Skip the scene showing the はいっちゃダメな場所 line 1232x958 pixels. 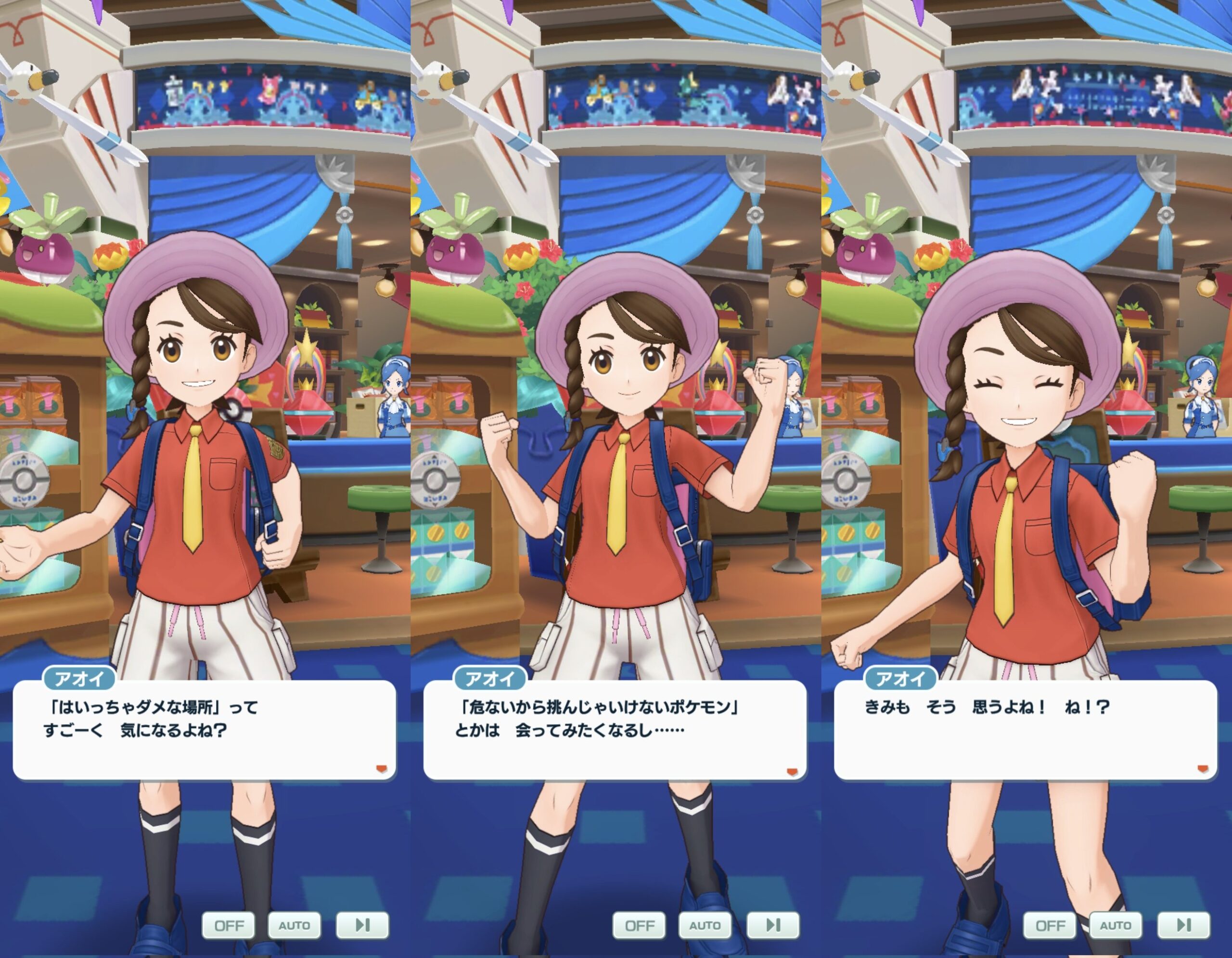(x=362, y=925)
